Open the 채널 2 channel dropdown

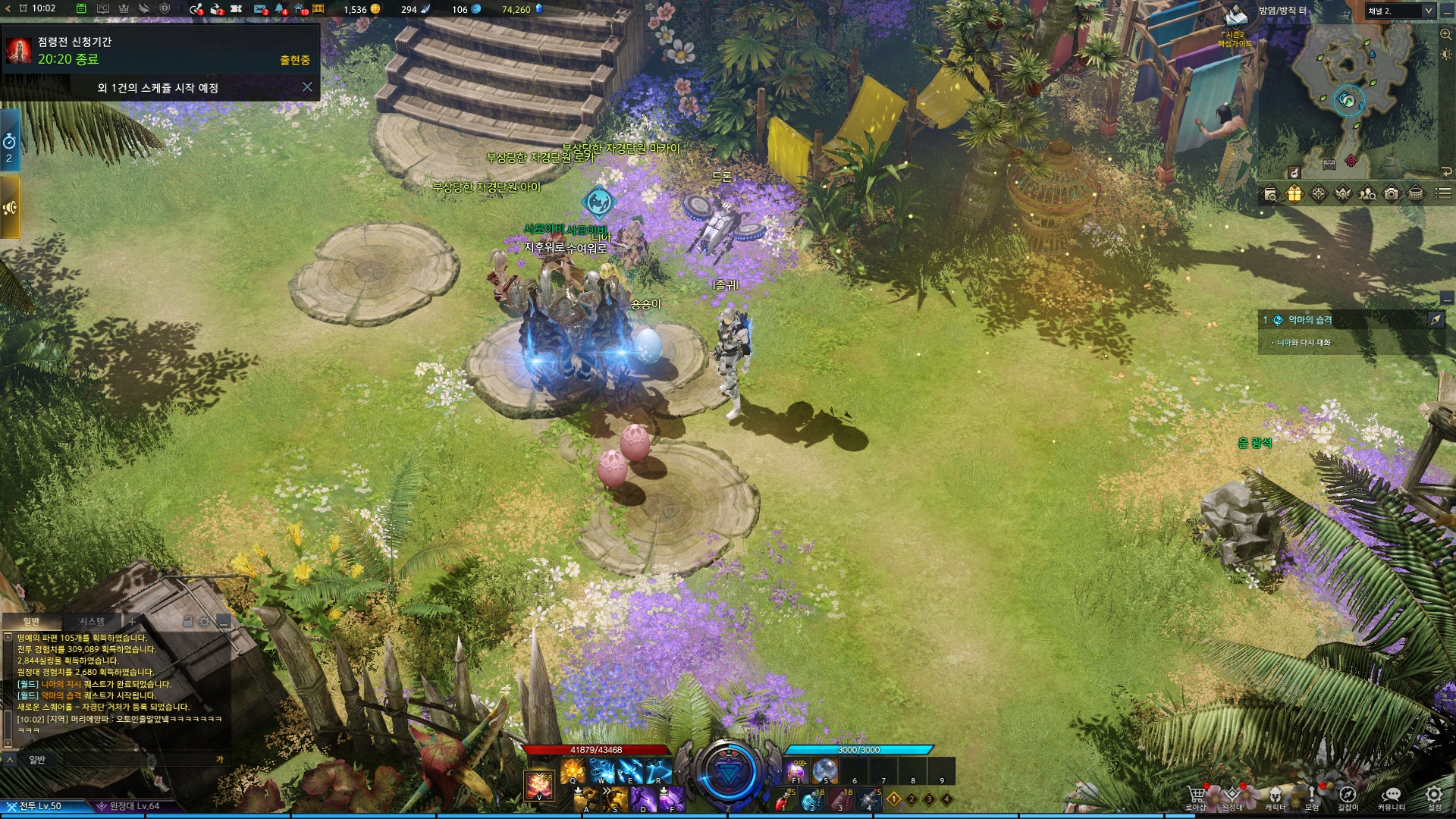(1400, 11)
